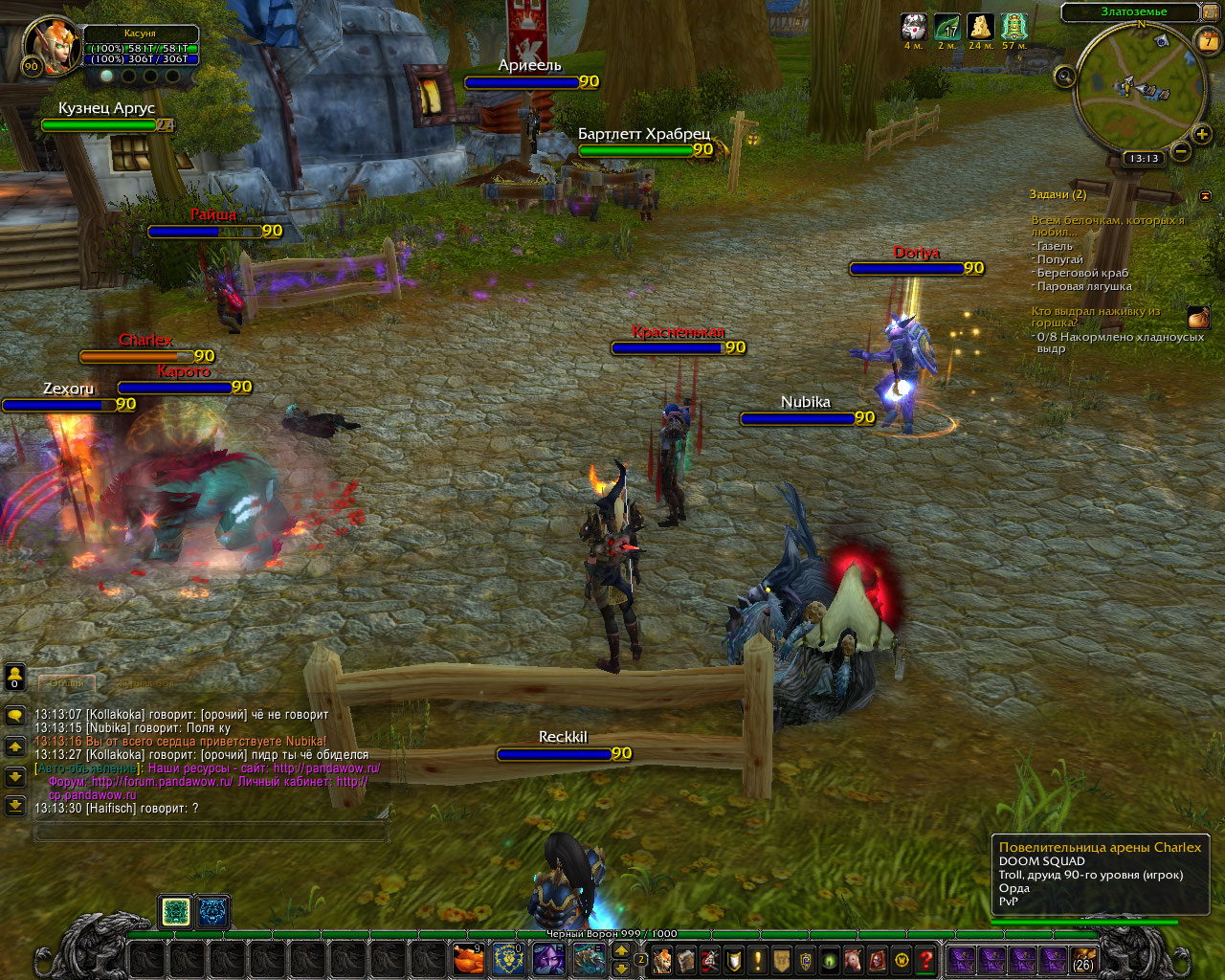1225x980 pixels.
Task: Select the green leaf buff with 17 stacks
Action: (947, 26)
